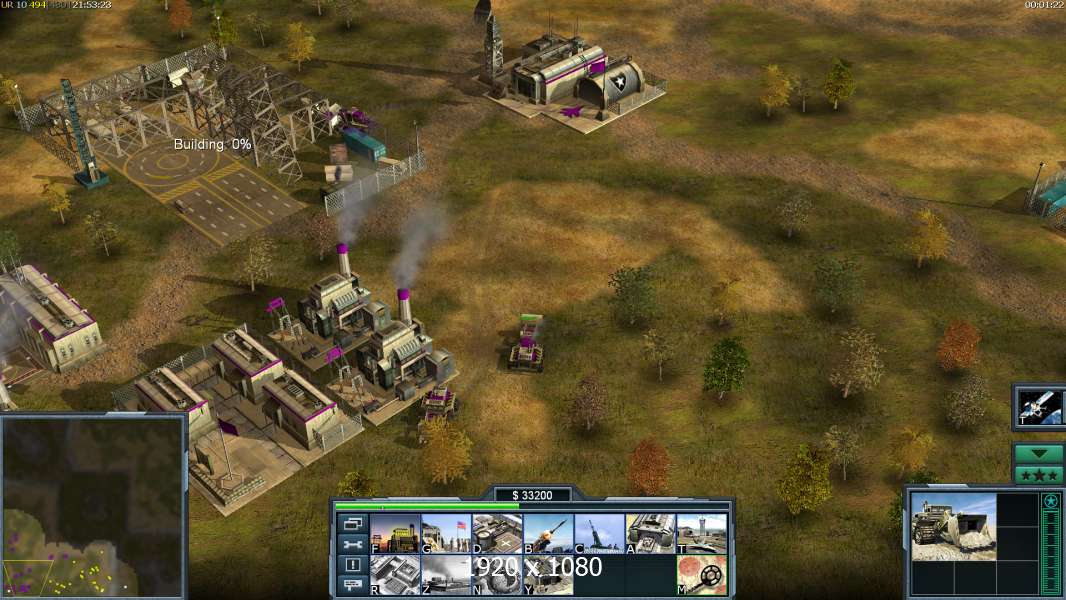The width and height of the screenshot is (1066, 600).
Task: Activate the spy satellite power shortcut
Action: (1038, 407)
